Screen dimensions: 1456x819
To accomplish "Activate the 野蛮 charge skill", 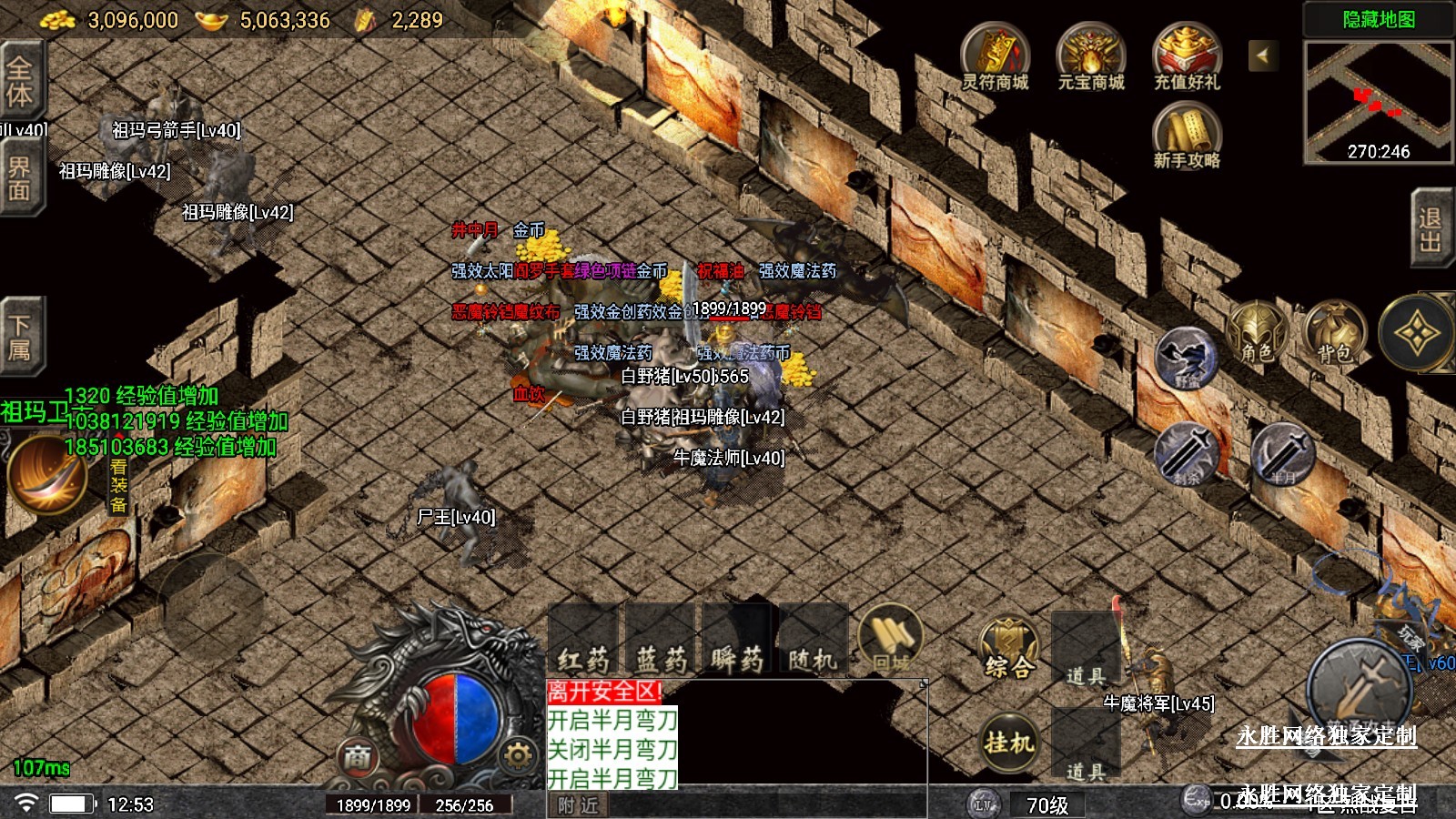I will [1187, 359].
